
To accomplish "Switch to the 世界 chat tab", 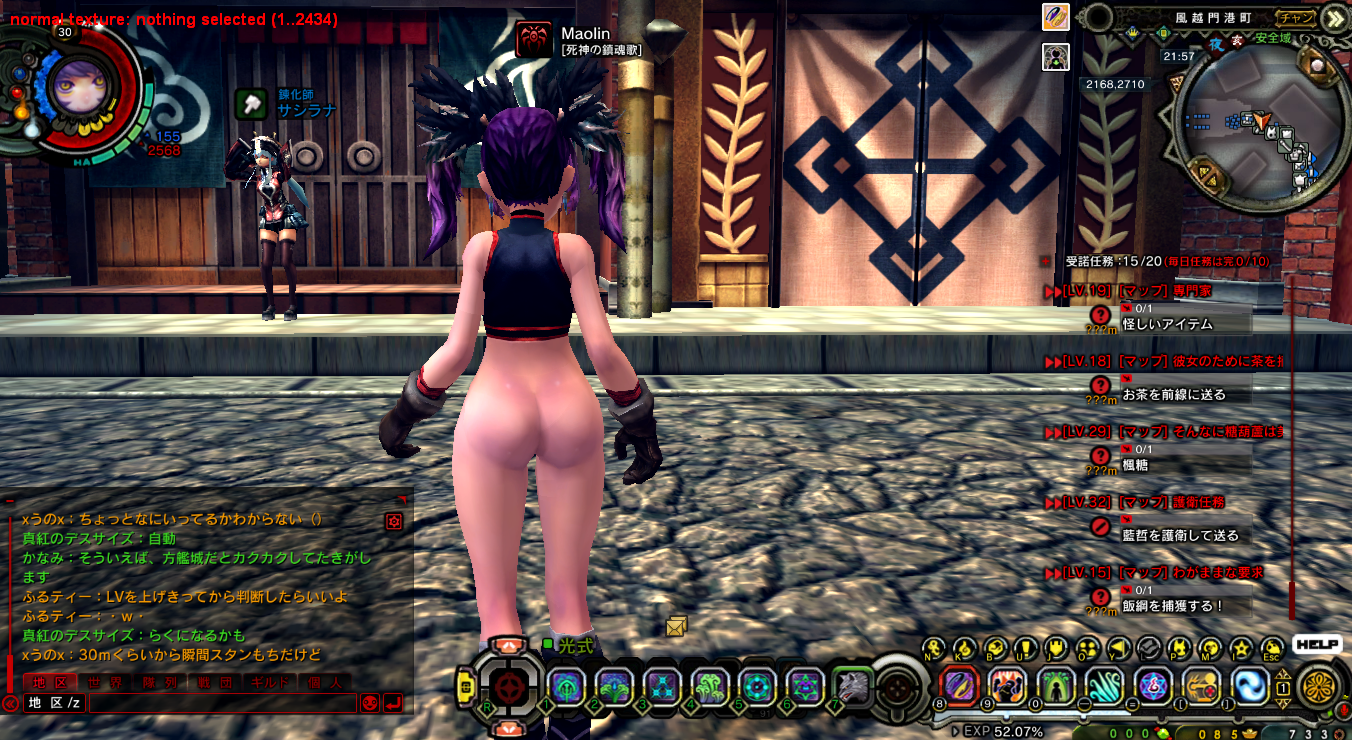I will pyautogui.click(x=104, y=682).
